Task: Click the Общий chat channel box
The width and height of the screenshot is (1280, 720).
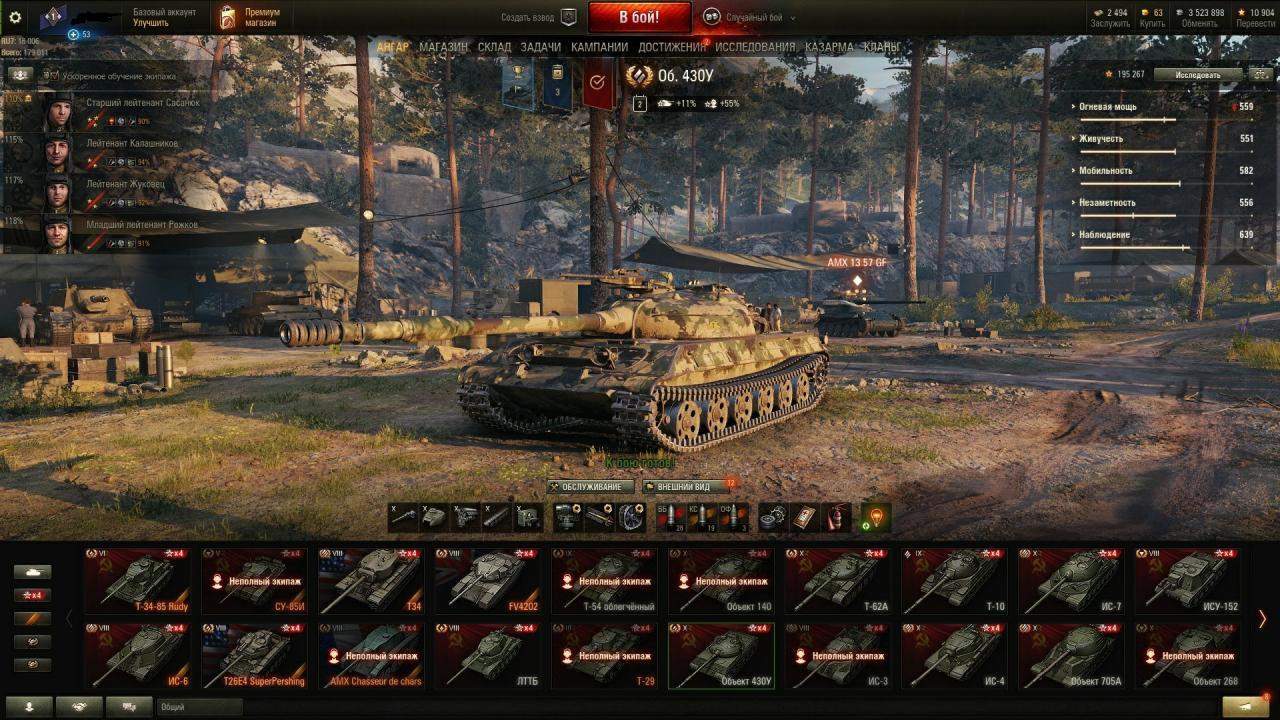Action: click(200, 707)
